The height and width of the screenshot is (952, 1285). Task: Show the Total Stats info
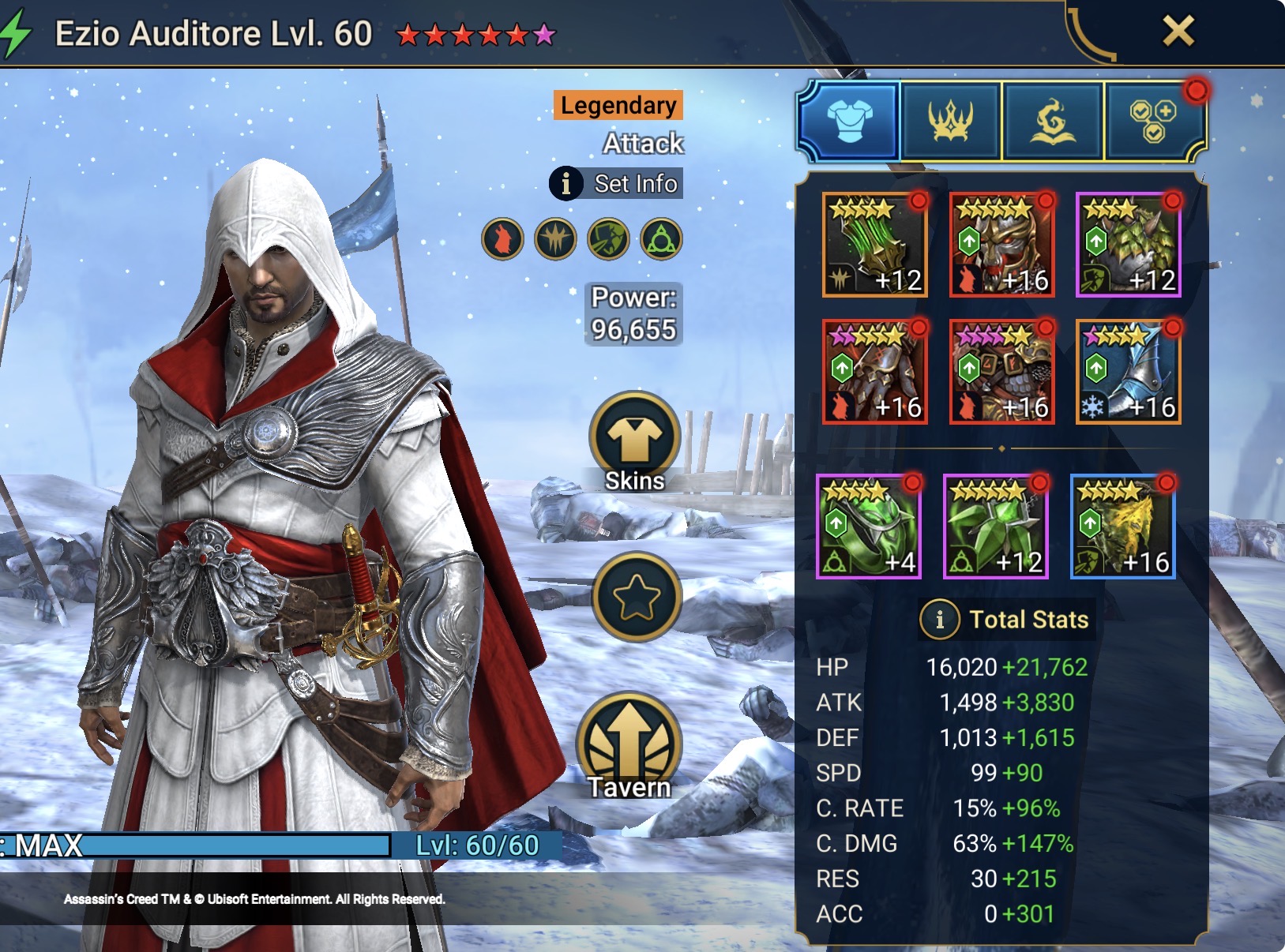click(x=939, y=620)
